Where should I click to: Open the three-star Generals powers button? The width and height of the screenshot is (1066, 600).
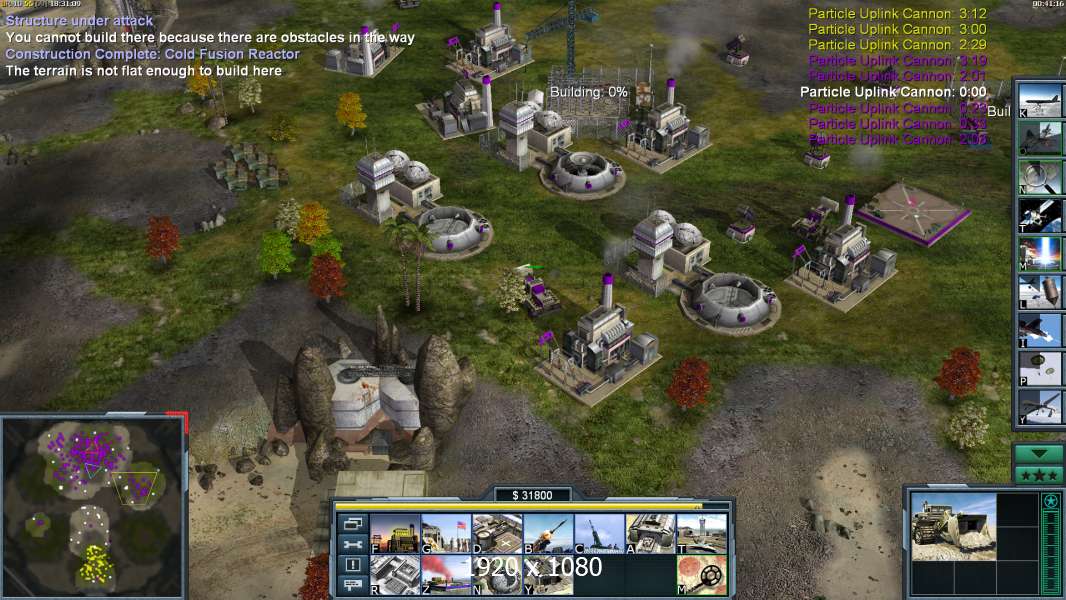pyautogui.click(x=1038, y=474)
